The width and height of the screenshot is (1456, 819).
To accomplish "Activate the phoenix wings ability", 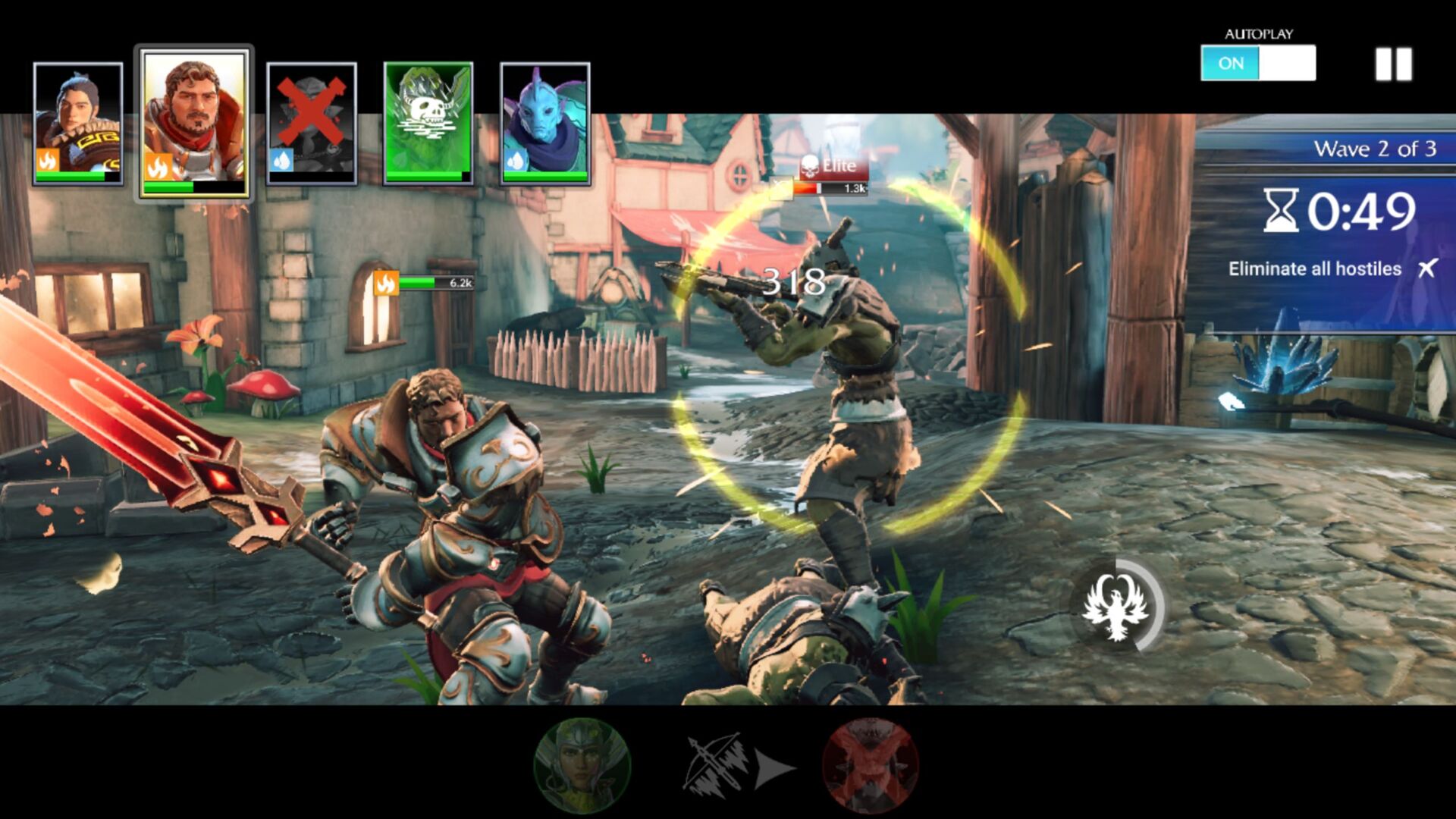I will pos(1116,606).
